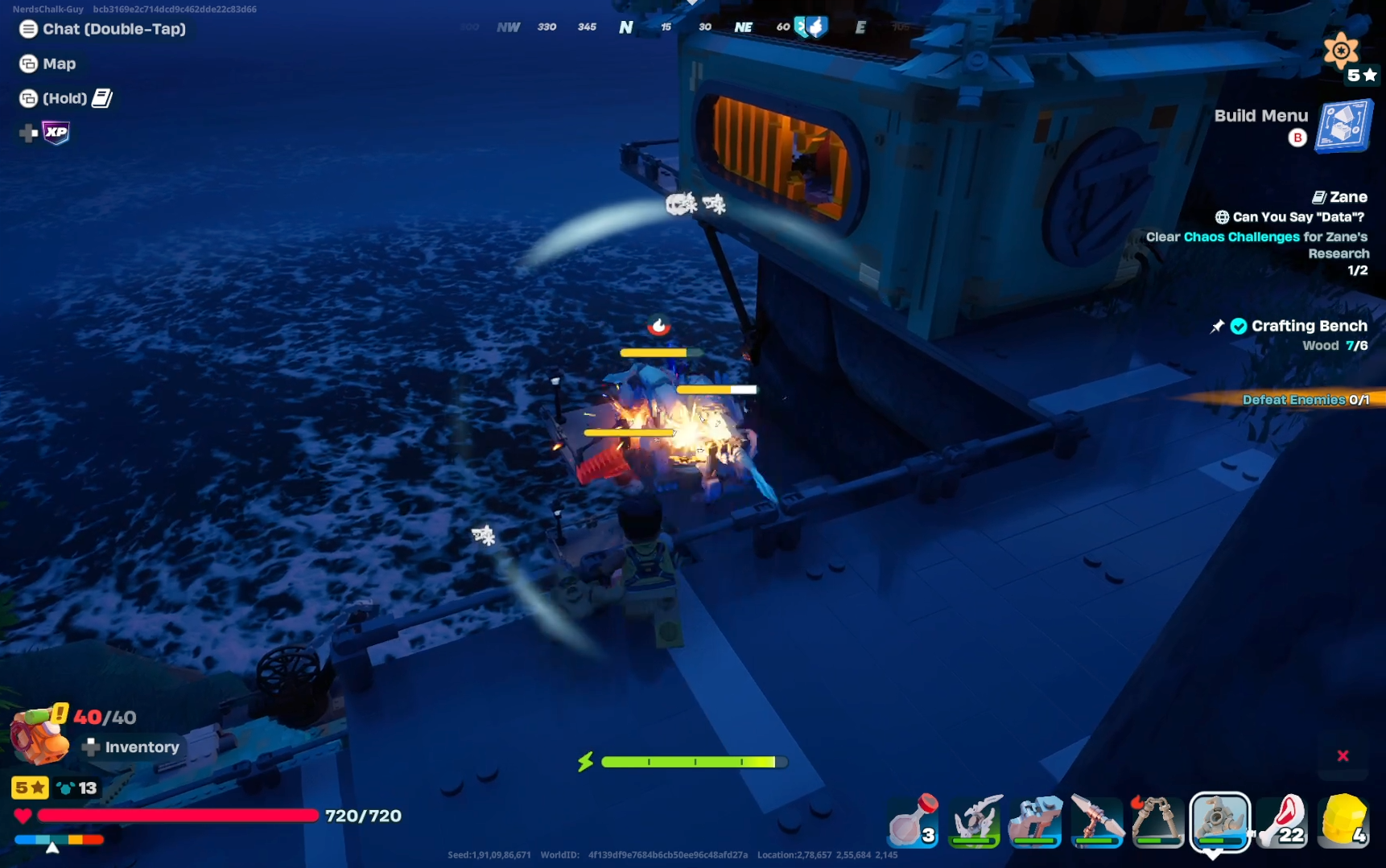The image size is (1386, 868).
Task: Click the compass bar heading strip
Action: (684, 27)
